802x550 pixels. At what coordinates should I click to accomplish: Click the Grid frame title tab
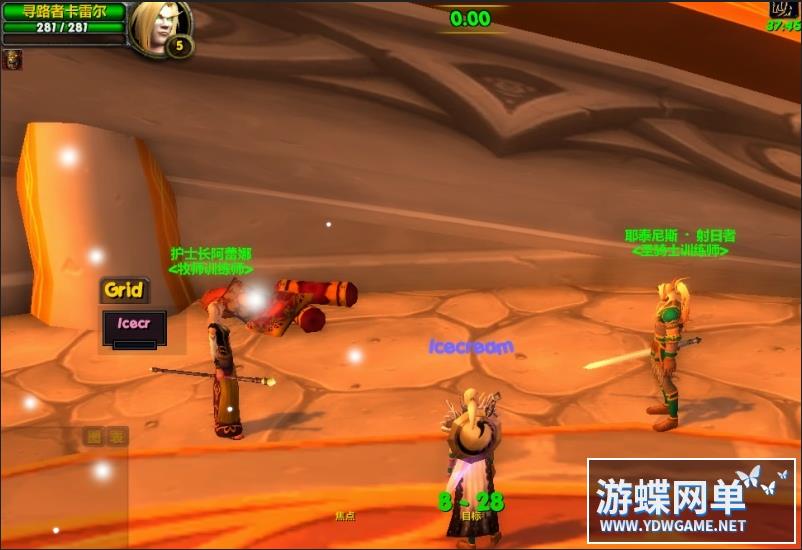[x=124, y=290]
